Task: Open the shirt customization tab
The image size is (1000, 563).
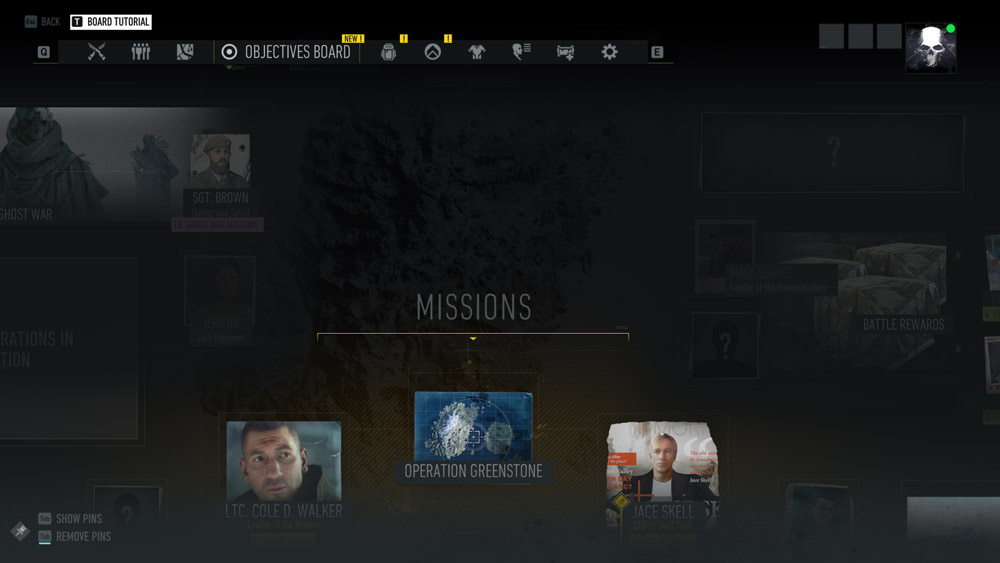Action: pos(477,52)
